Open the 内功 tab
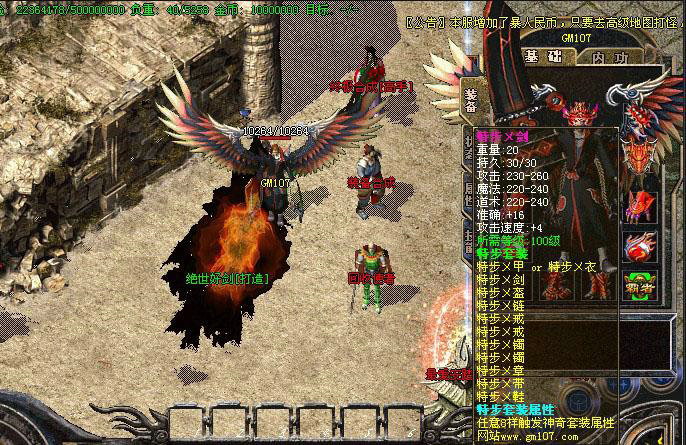Screen dimensions: 686x445 (611, 57)
